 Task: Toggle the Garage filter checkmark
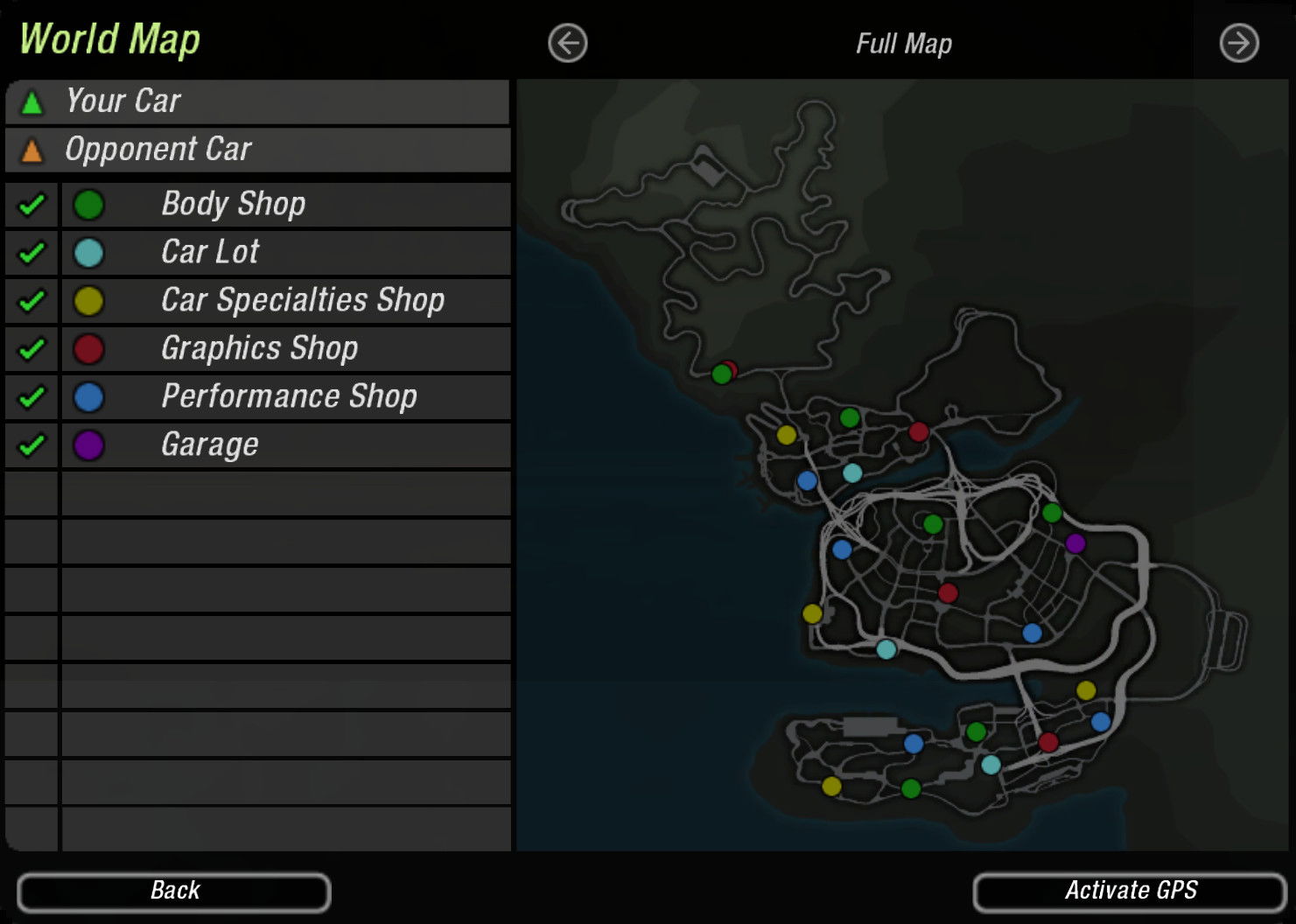pos(32,445)
